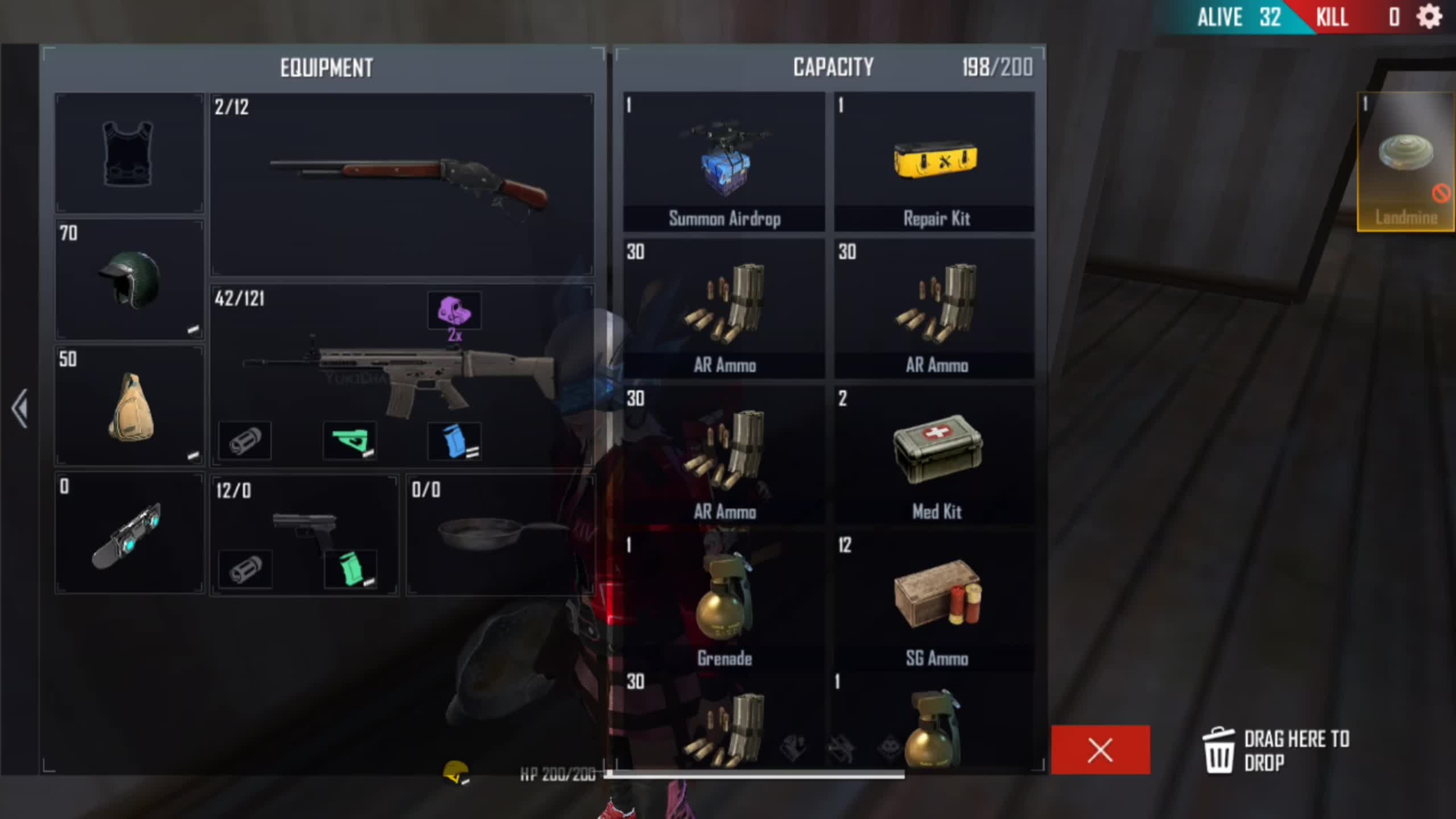
Task: Click the green foregrip attachment on the rifle
Action: point(349,441)
